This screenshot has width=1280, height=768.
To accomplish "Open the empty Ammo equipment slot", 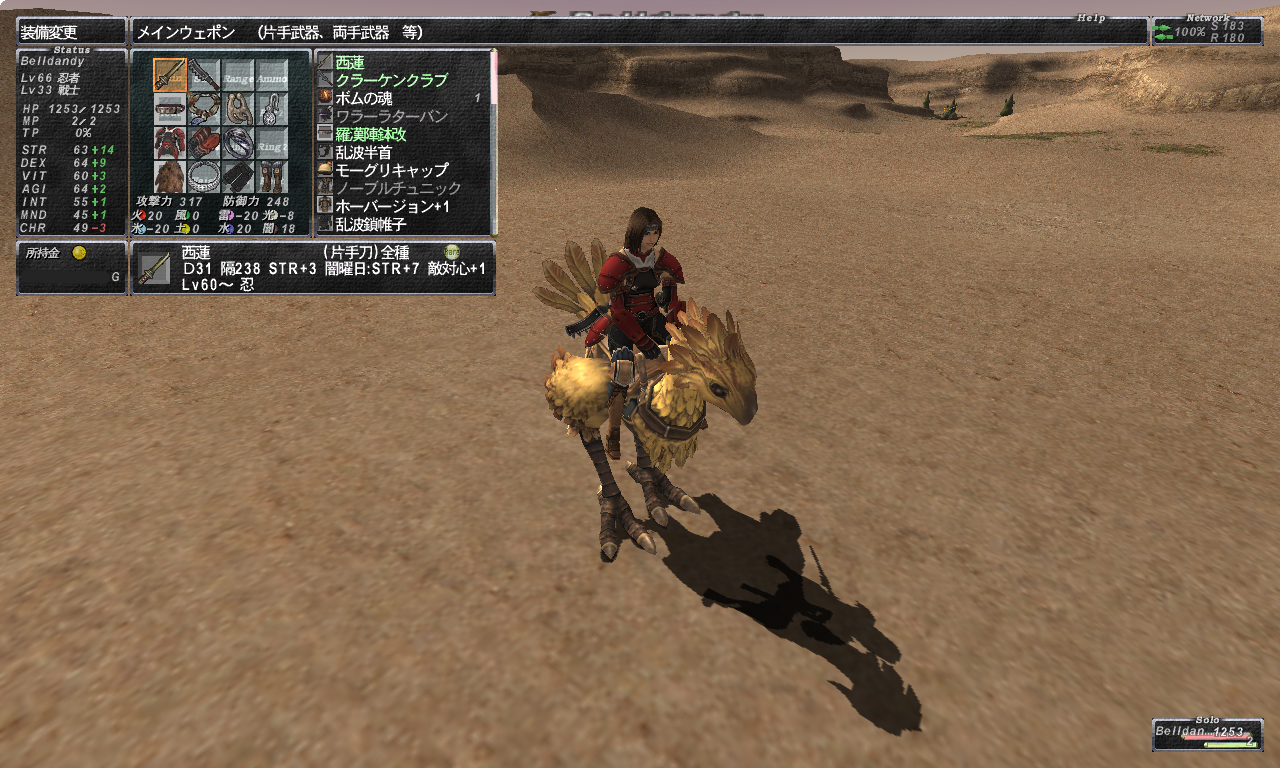I will (x=272, y=75).
